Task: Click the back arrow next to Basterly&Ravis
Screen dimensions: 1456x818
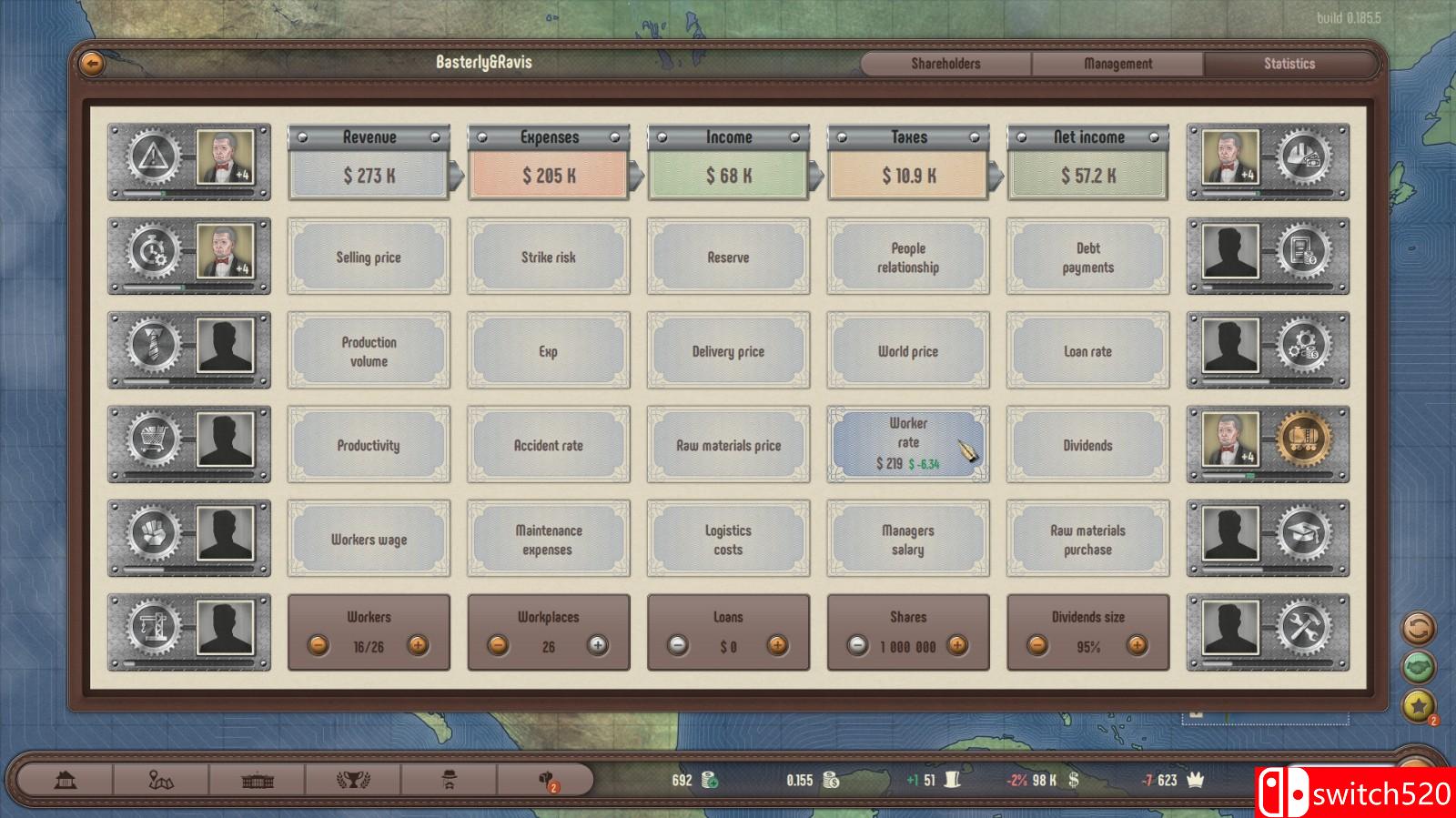Action: point(91,61)
